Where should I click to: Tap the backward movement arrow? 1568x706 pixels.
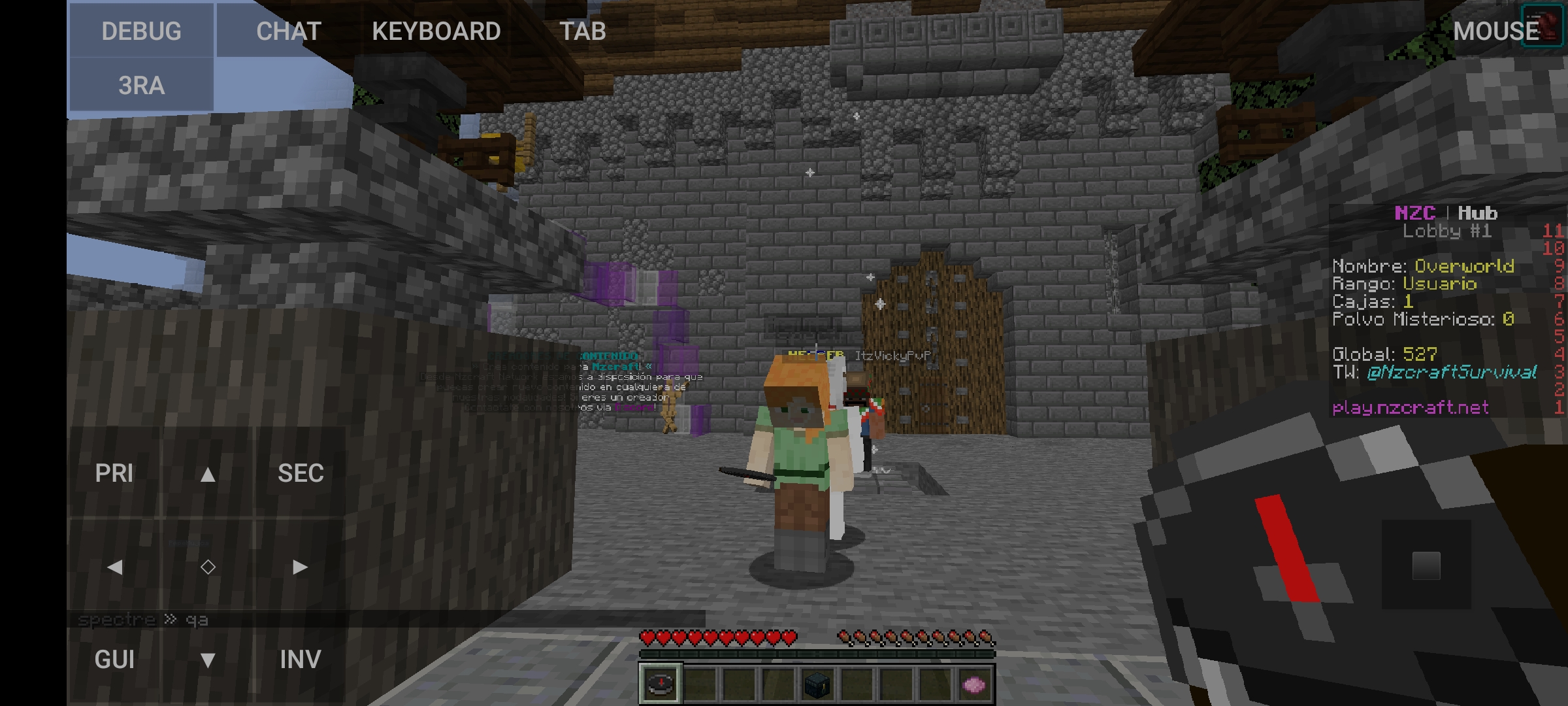pyautogui.click(x=208, y=660)
